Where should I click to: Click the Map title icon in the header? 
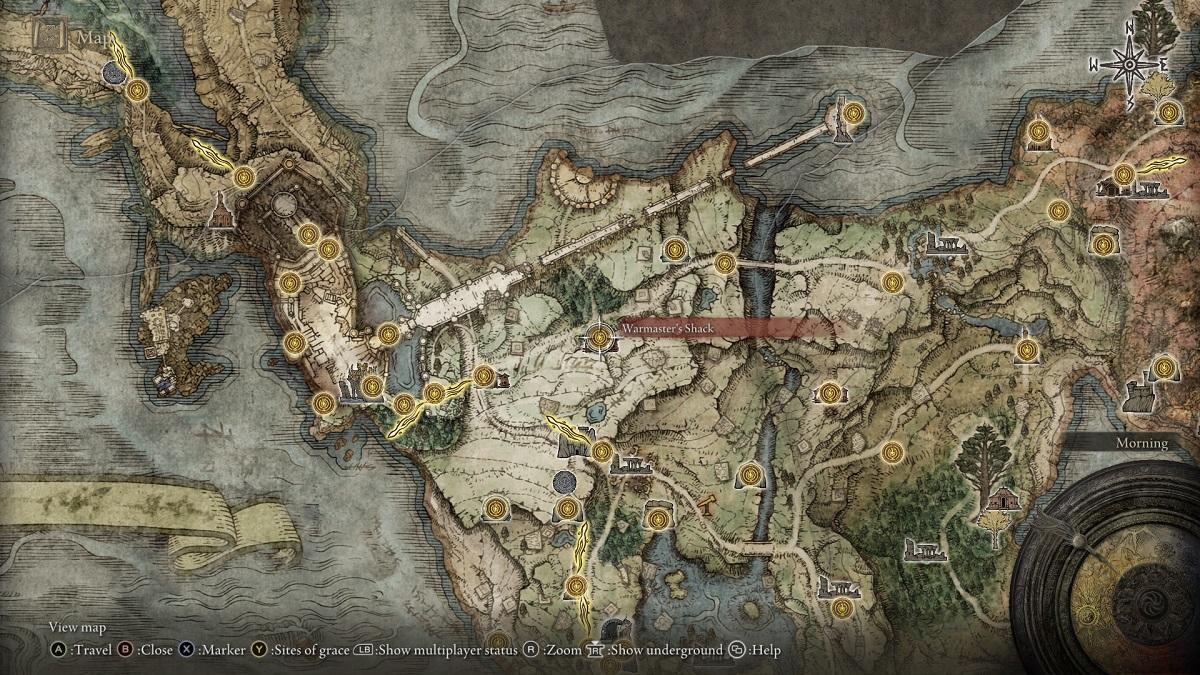(45, 37)
